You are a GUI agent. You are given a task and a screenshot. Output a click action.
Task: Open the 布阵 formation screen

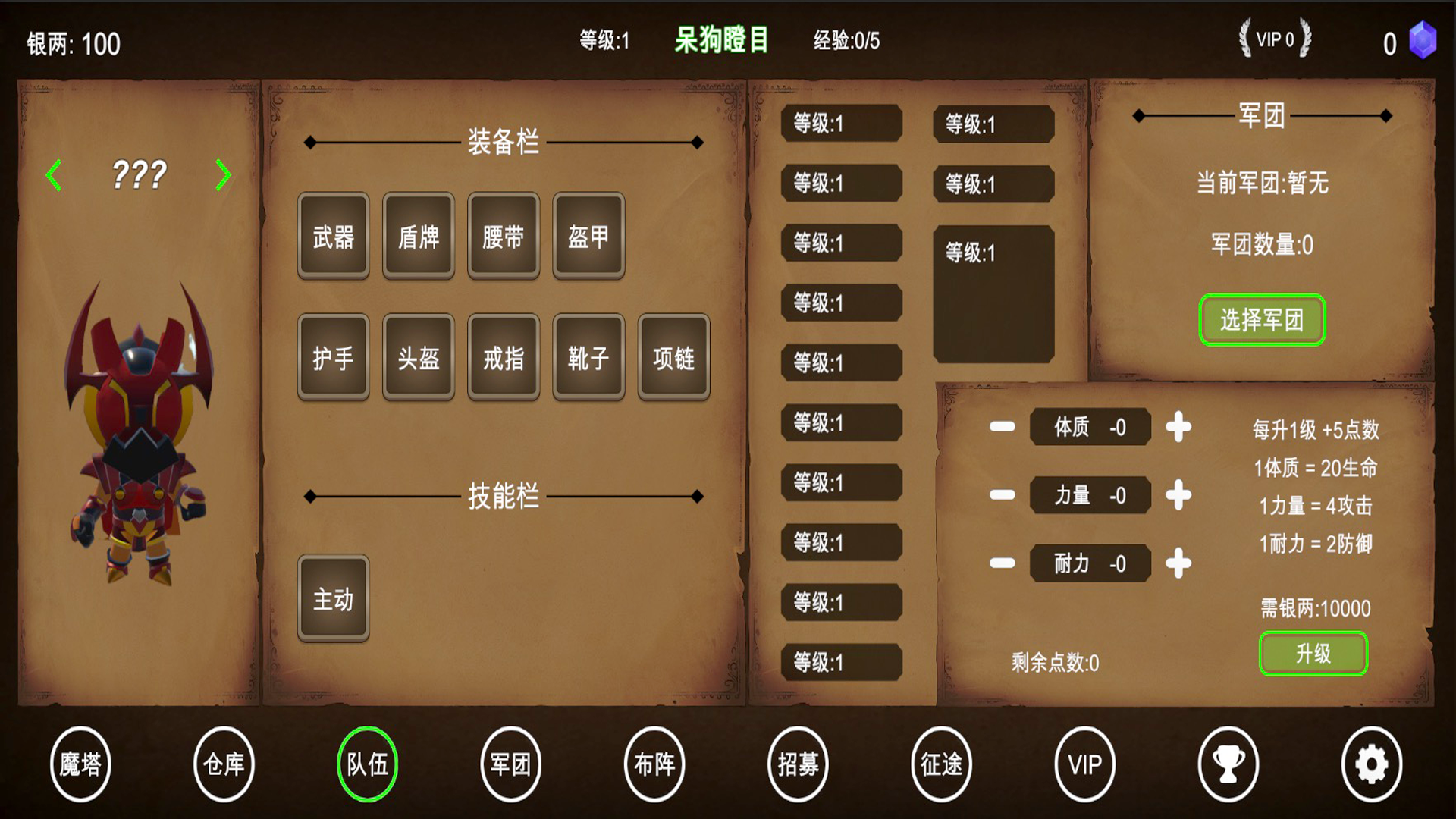[654, 765]
